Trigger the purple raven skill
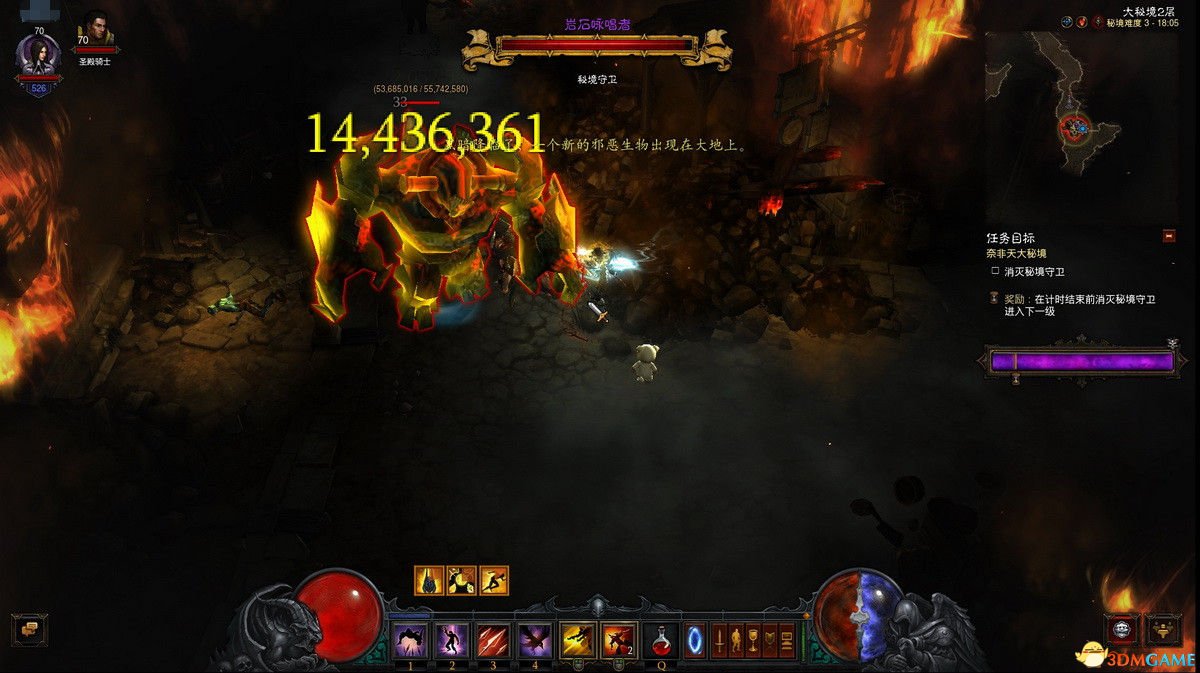This screenshot has width=1200, height=673. pos(534,639)
